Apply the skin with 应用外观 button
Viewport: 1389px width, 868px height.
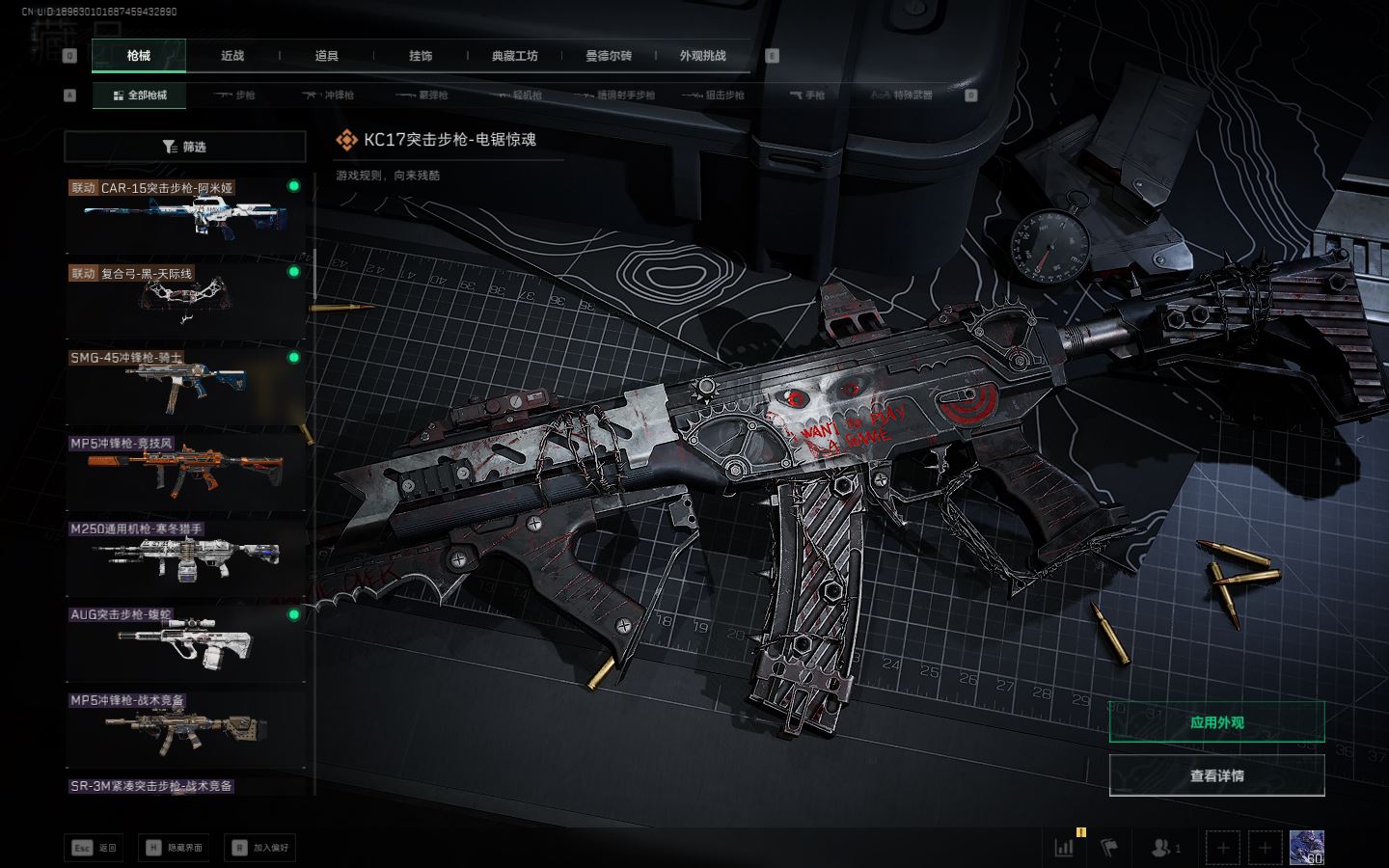tap(1216, 722)
